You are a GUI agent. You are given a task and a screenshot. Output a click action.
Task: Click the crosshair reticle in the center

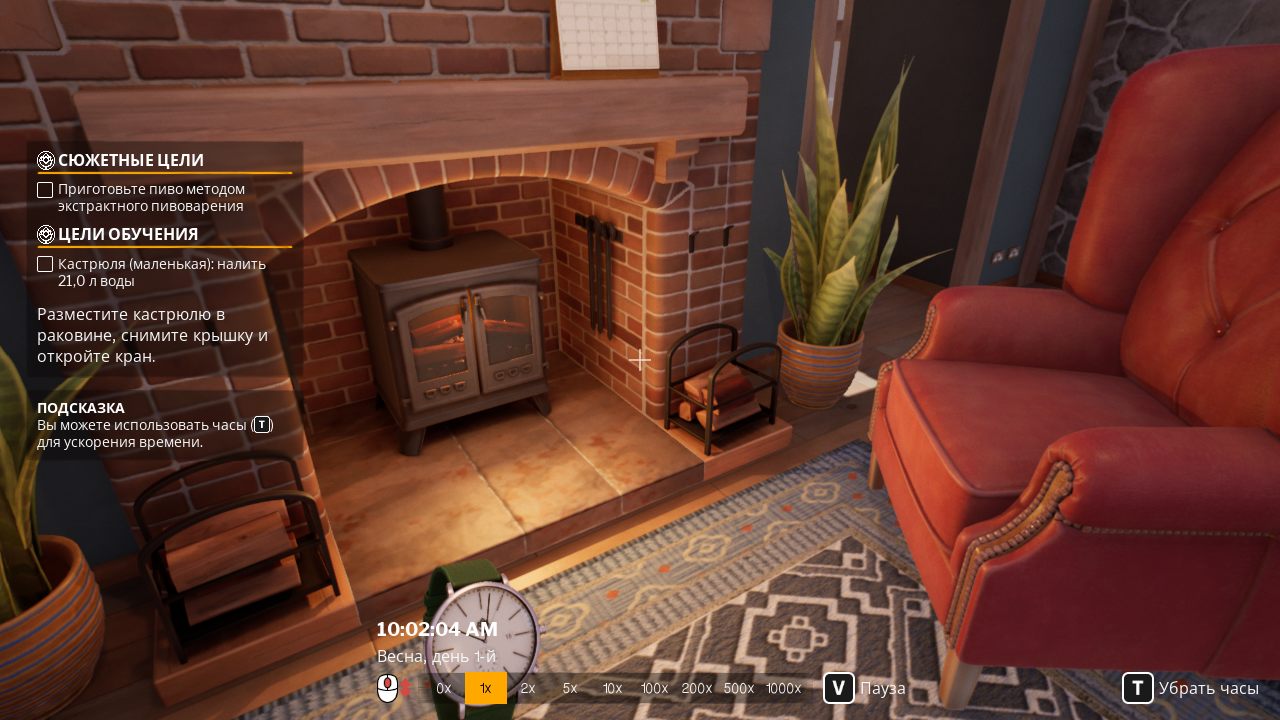(639, 360)
